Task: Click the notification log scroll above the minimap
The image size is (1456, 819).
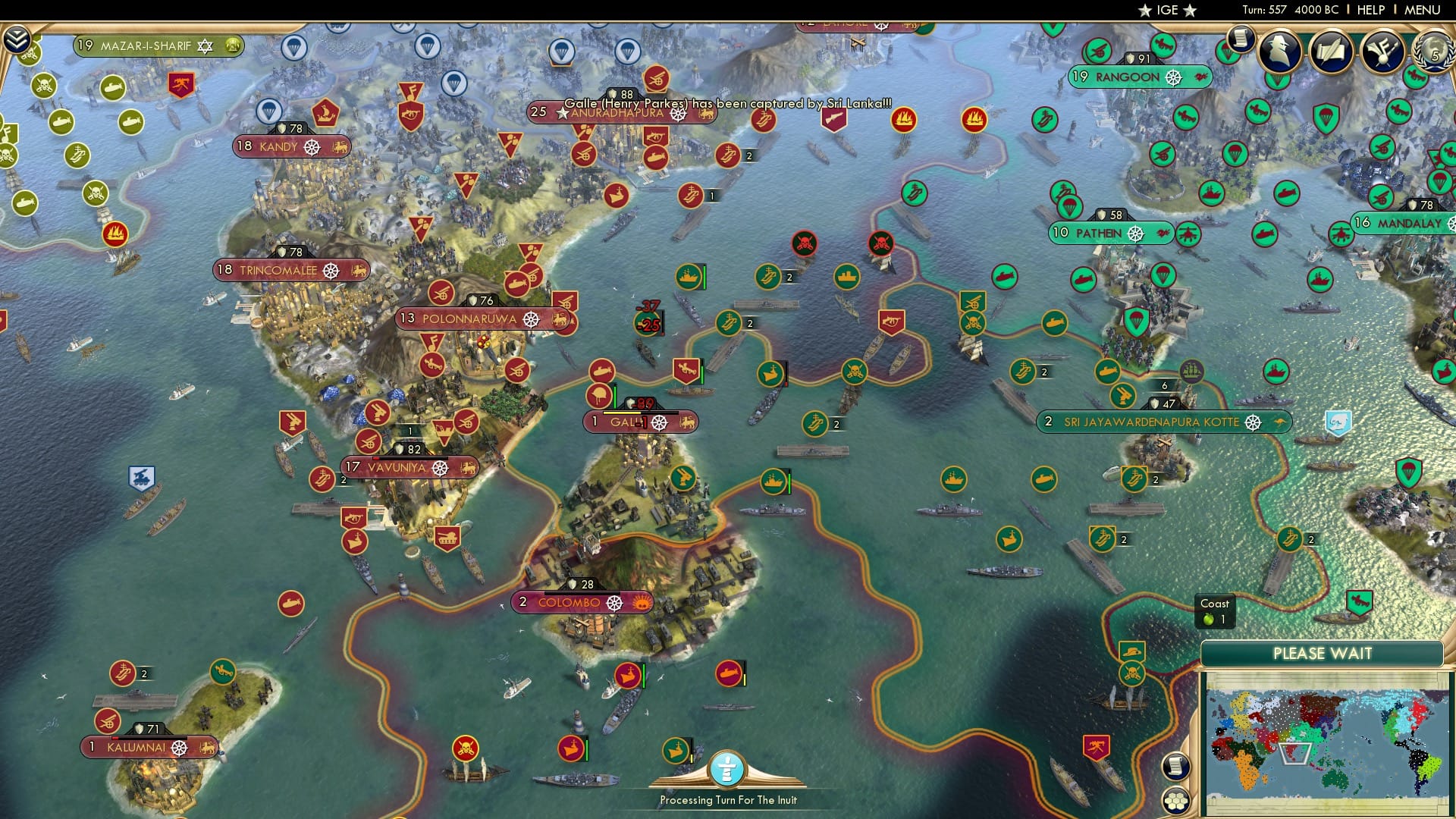Action: [x=1175, y=767]
